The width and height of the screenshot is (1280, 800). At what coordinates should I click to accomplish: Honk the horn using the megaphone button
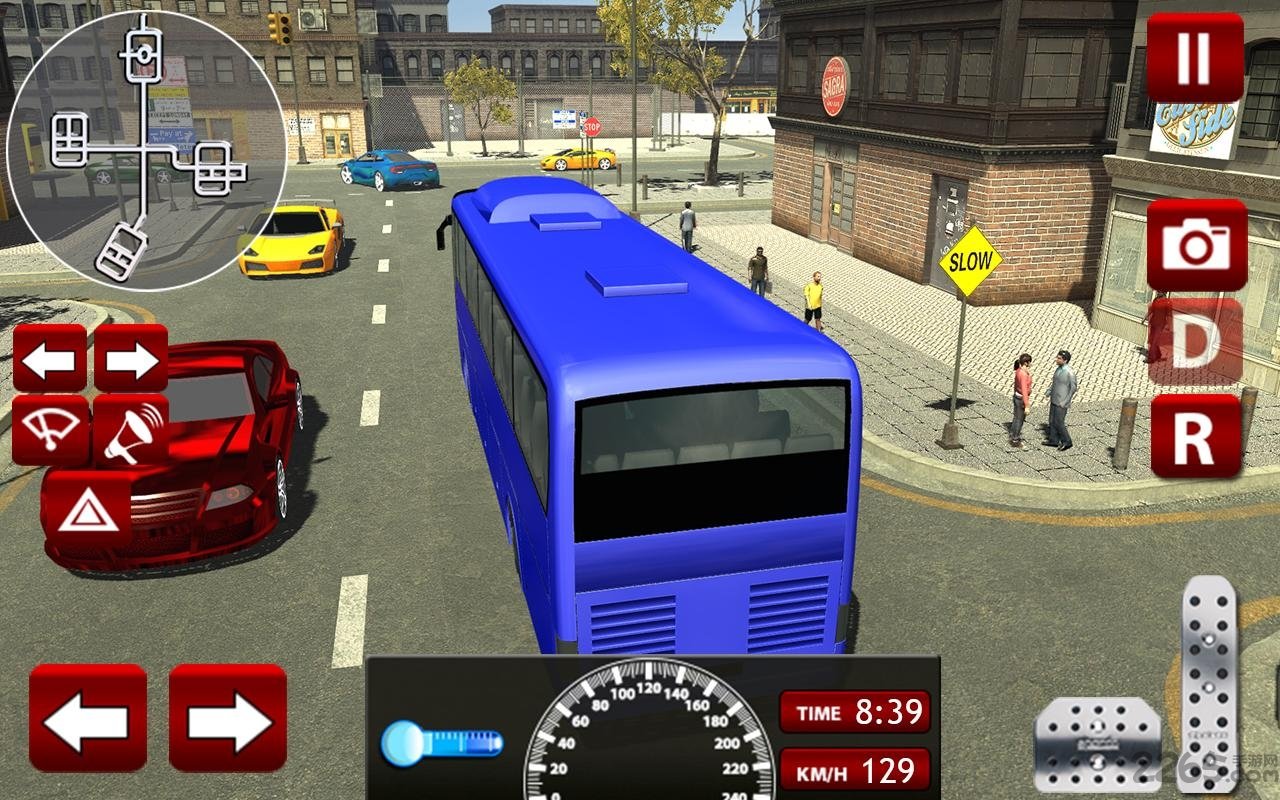point(131,430)
